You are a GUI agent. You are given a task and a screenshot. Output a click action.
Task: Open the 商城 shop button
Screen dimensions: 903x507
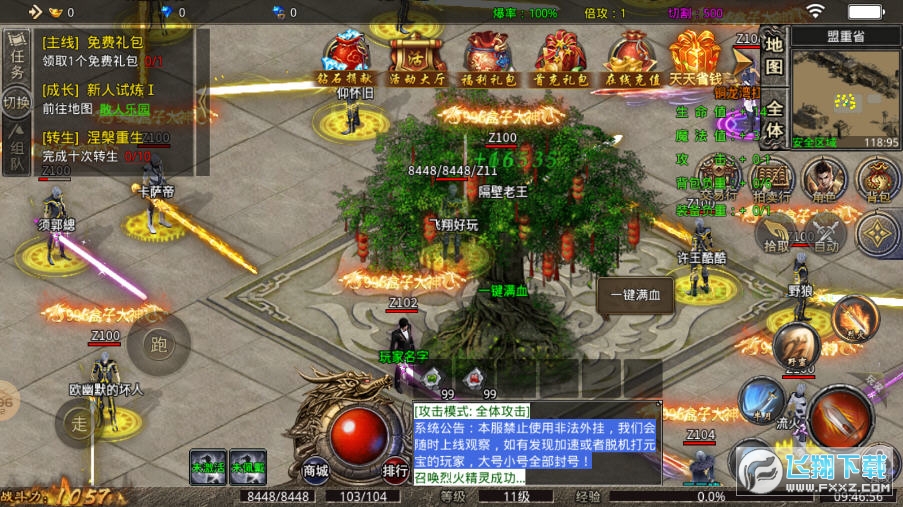point(316,469)
